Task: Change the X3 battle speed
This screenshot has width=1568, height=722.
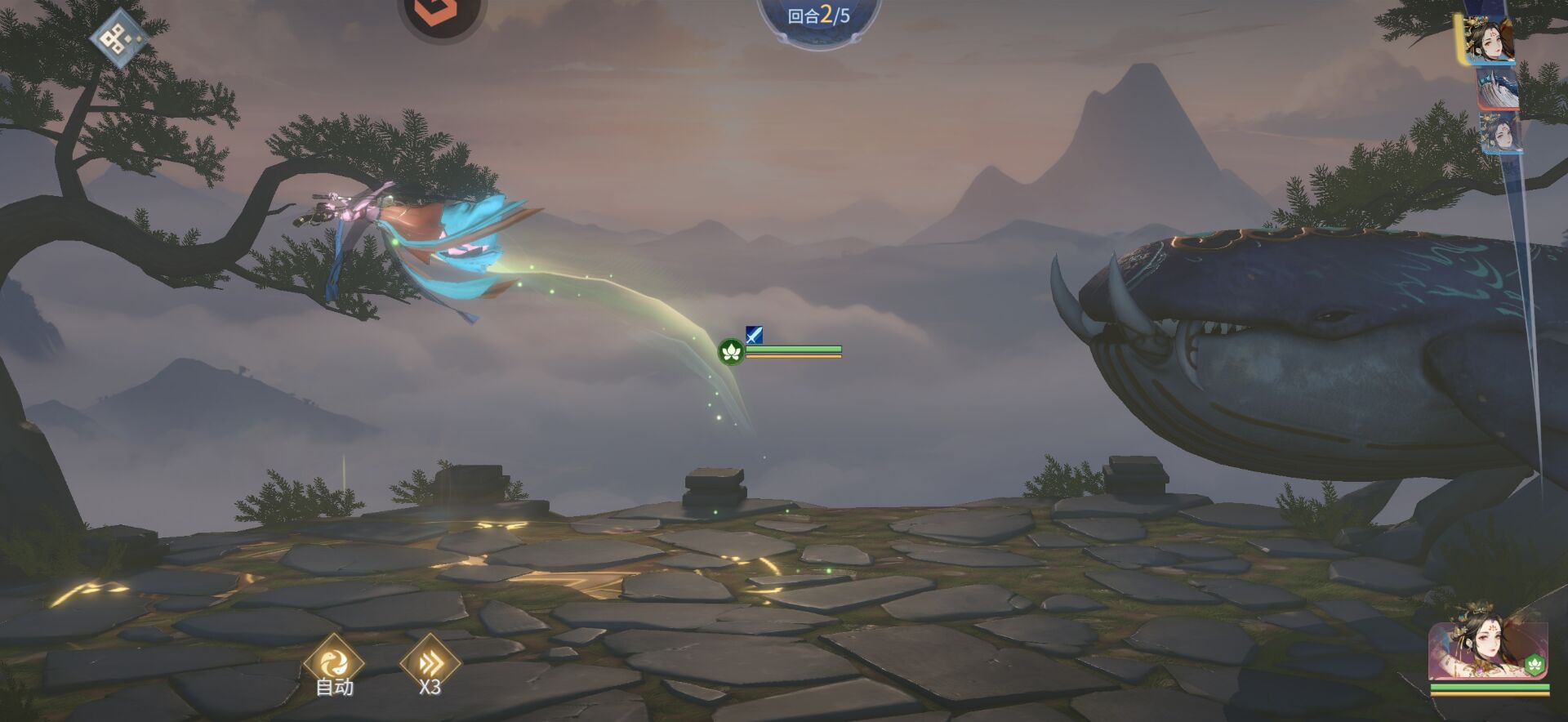Action: click(x=430, y=663)
